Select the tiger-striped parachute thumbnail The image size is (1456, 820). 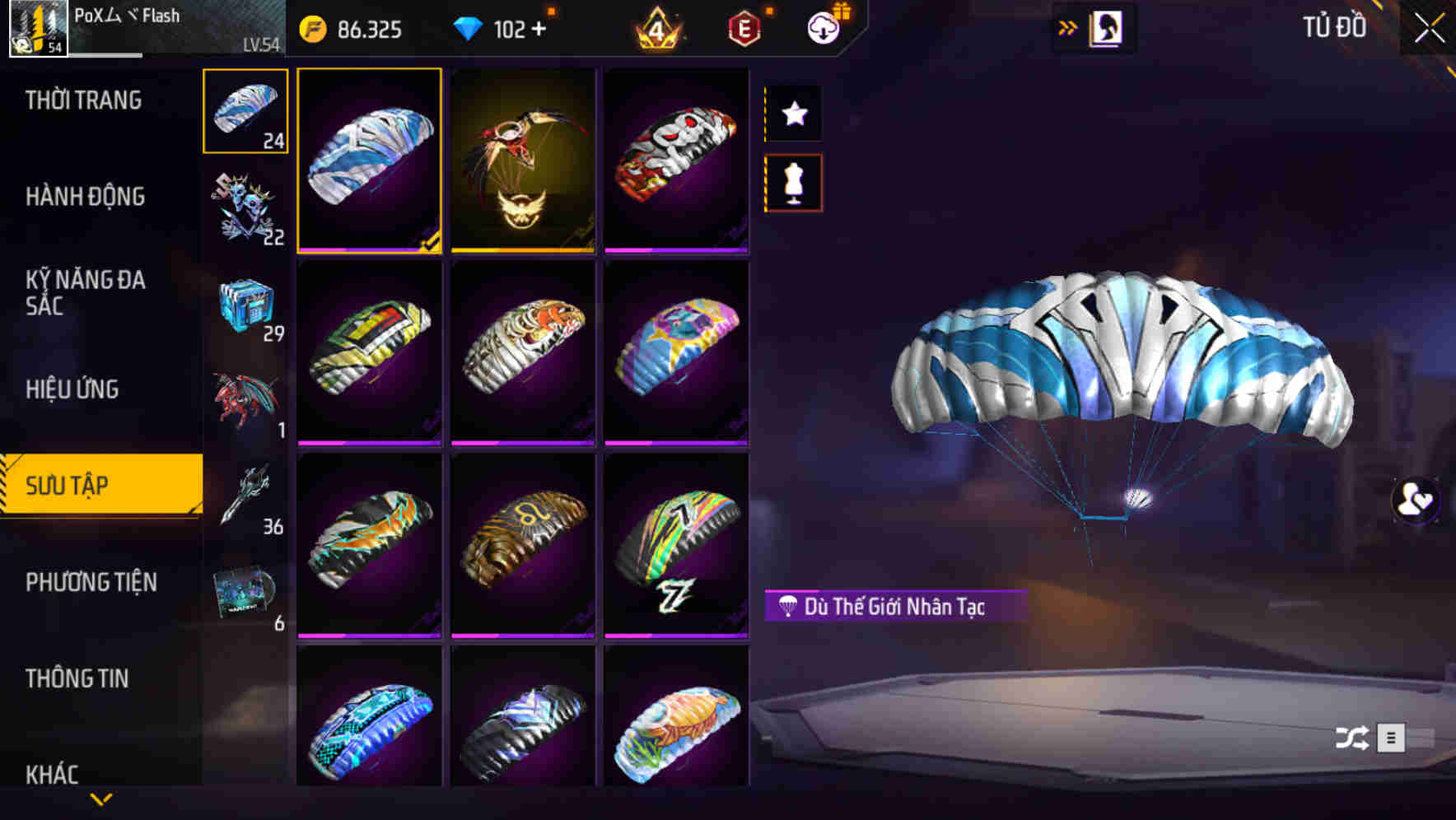522,352
